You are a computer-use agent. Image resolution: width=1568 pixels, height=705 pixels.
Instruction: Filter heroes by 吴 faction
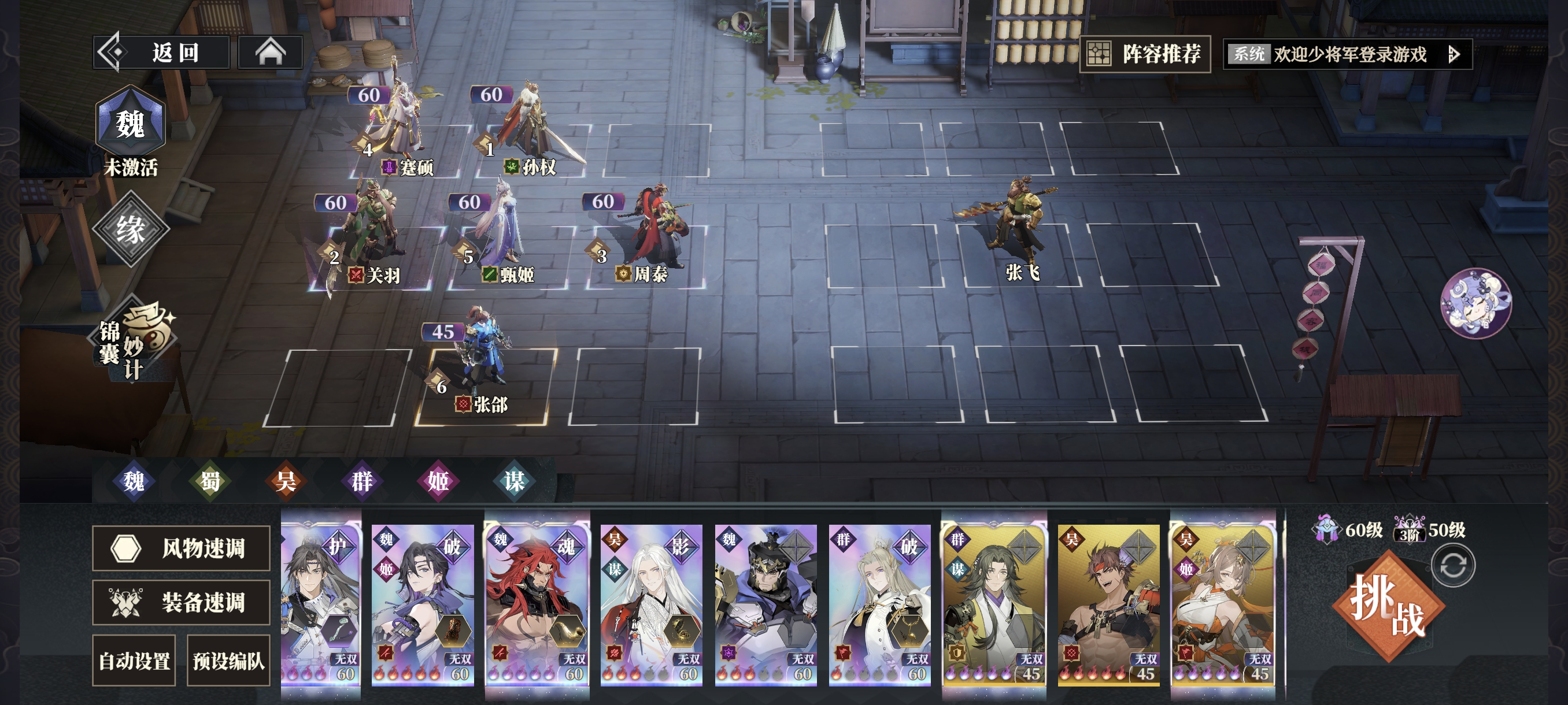click(286, 481)
